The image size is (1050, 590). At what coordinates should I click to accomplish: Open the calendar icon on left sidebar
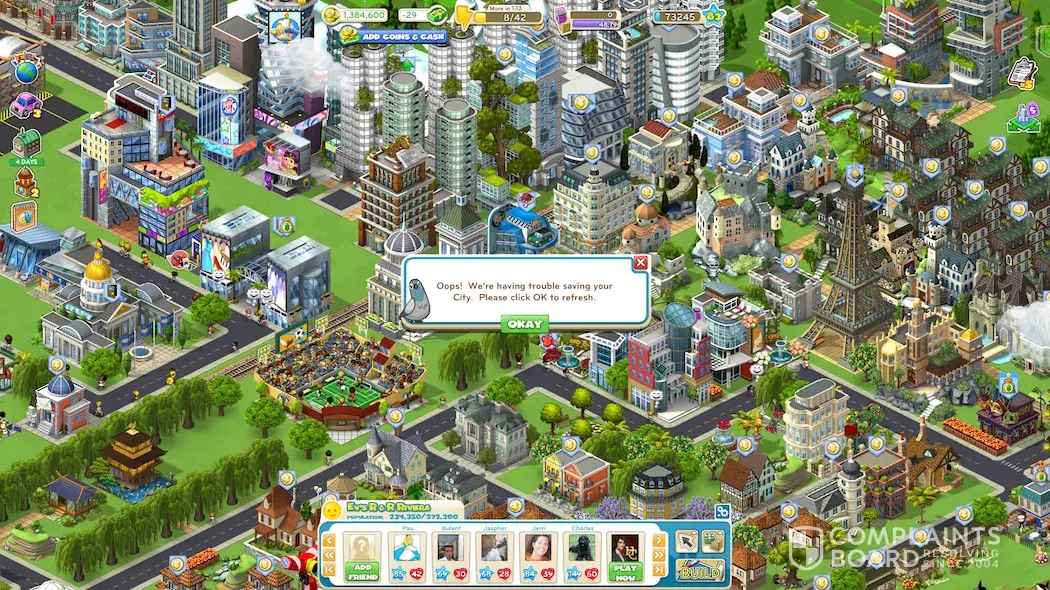(x=25, y=215)
